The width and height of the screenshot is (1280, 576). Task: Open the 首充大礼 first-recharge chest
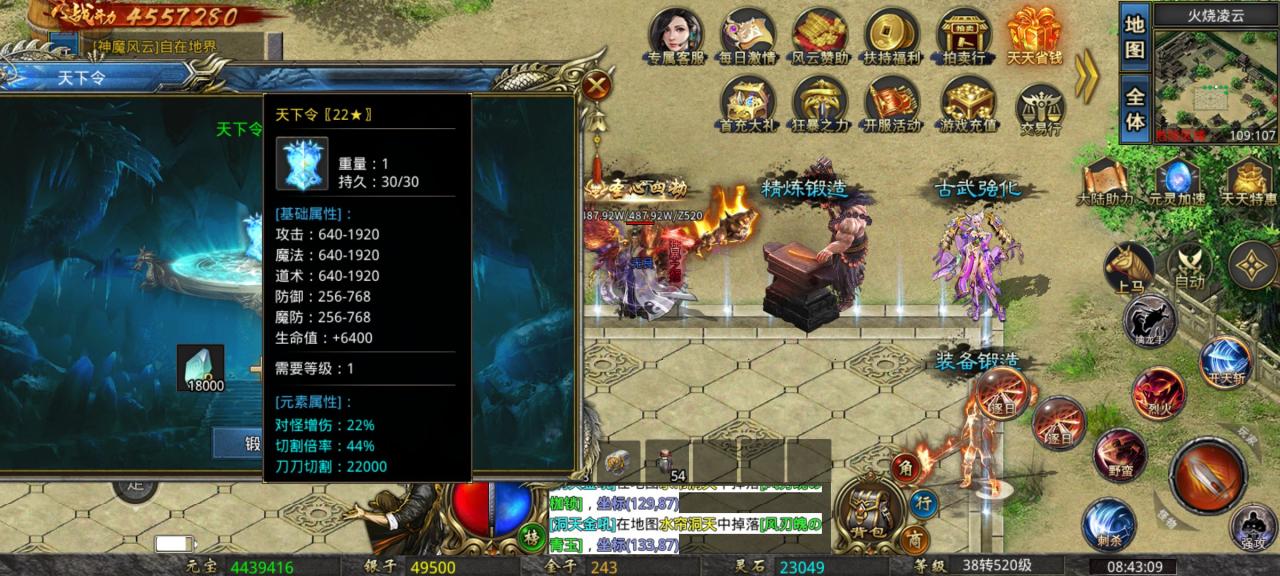tap(749, 104)
